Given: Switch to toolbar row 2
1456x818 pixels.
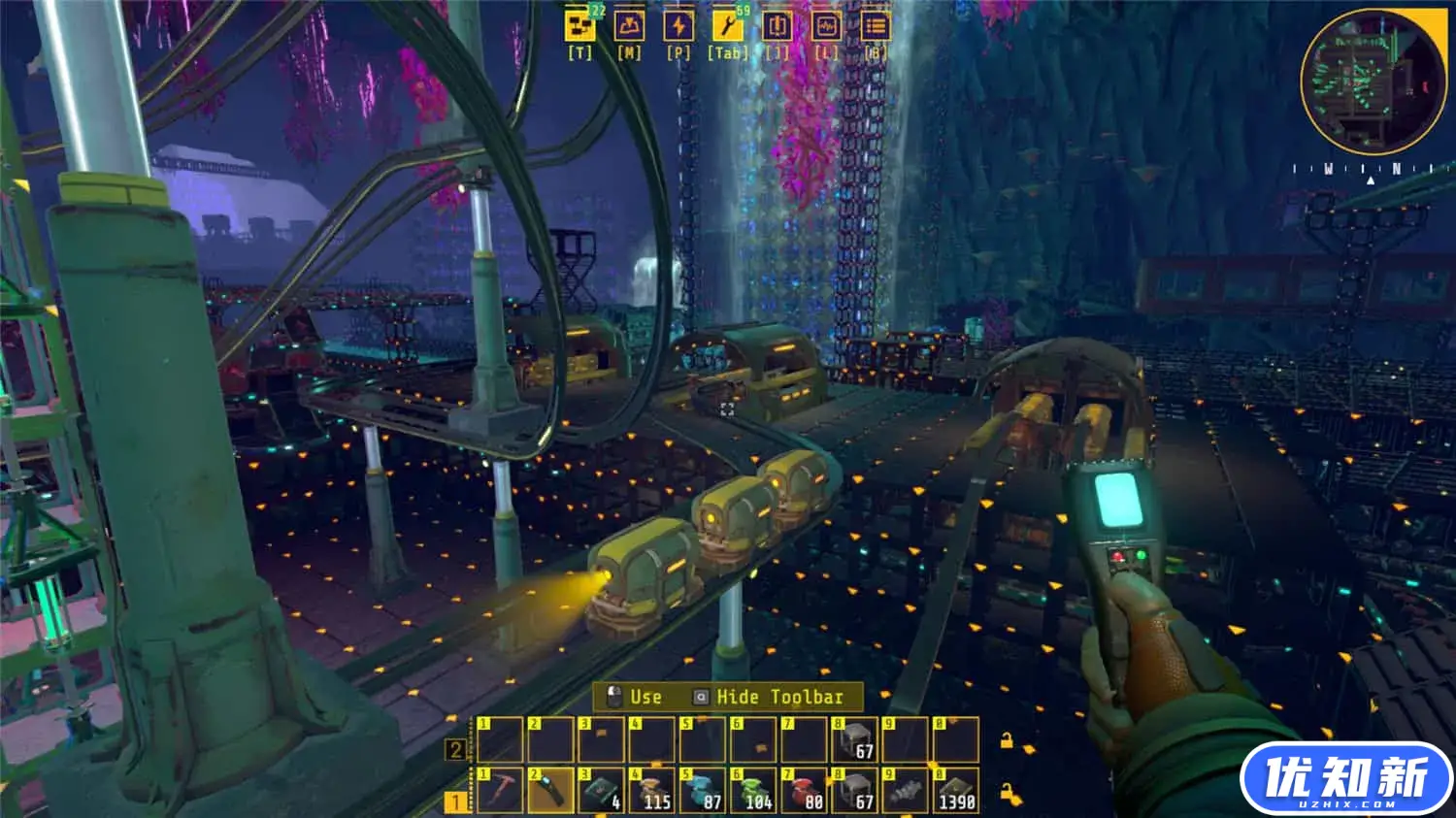Looking at the screenshot, I should coord(454,749).
